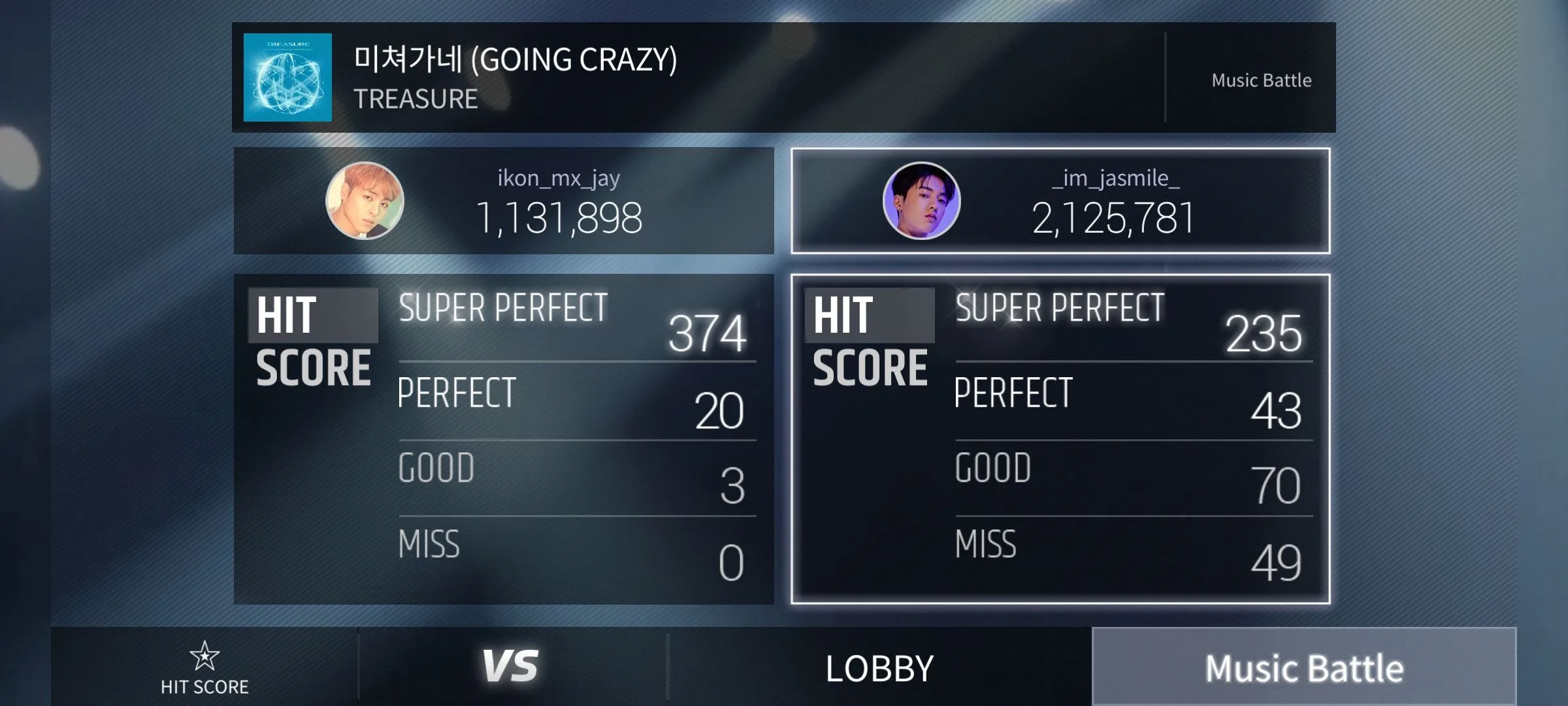Select _im_jasmile_ player panel

coord(1060,201)
